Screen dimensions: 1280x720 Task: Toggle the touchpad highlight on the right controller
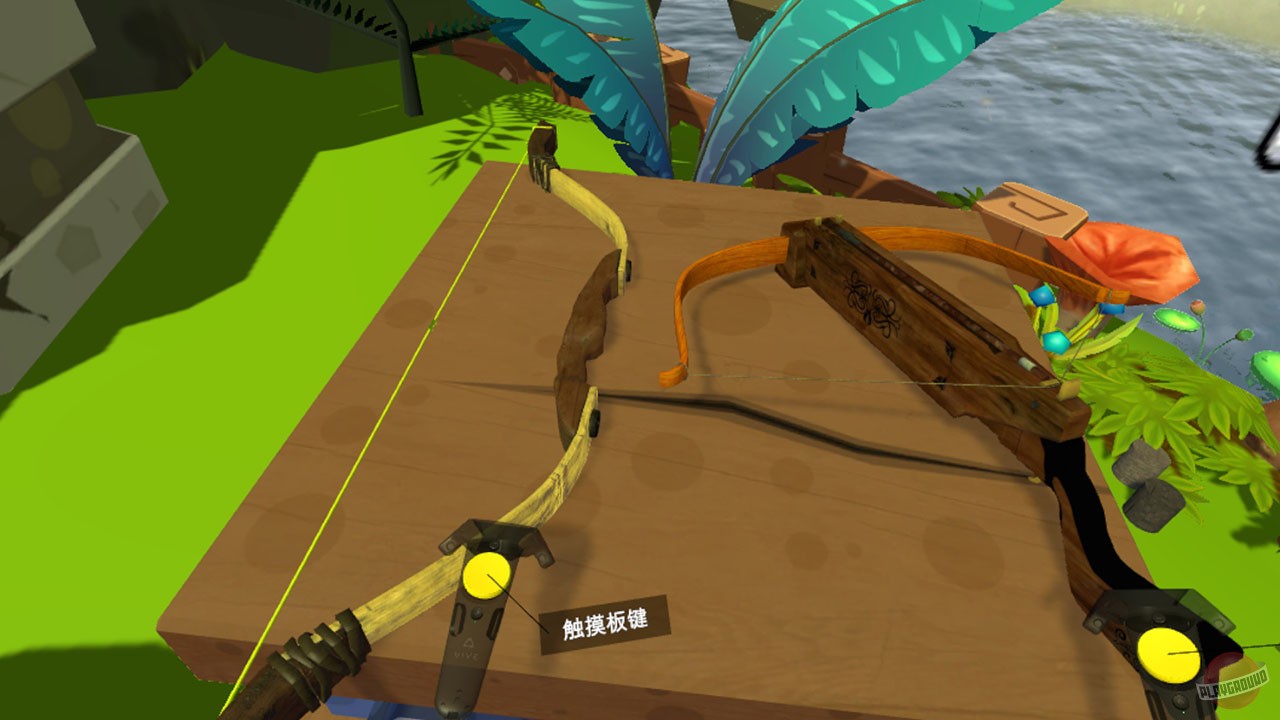point(1167,653)
